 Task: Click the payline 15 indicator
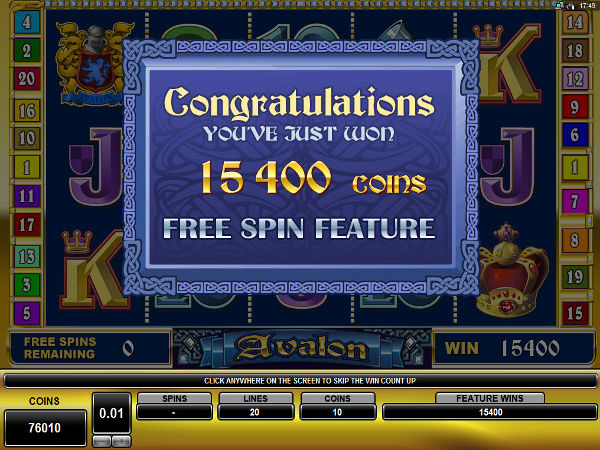click(x=574, y=313)
